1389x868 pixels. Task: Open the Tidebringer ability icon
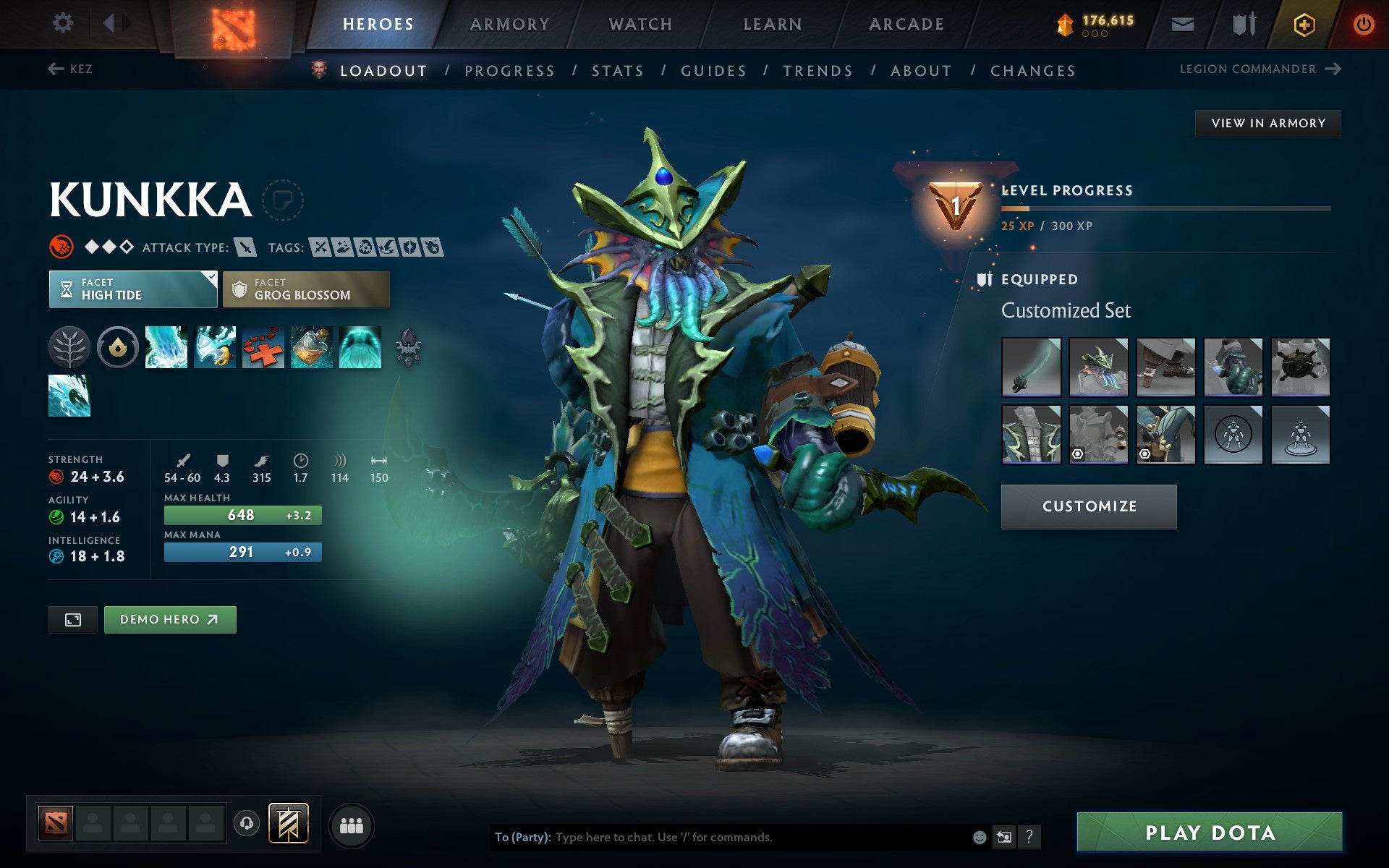click(214, 347)
